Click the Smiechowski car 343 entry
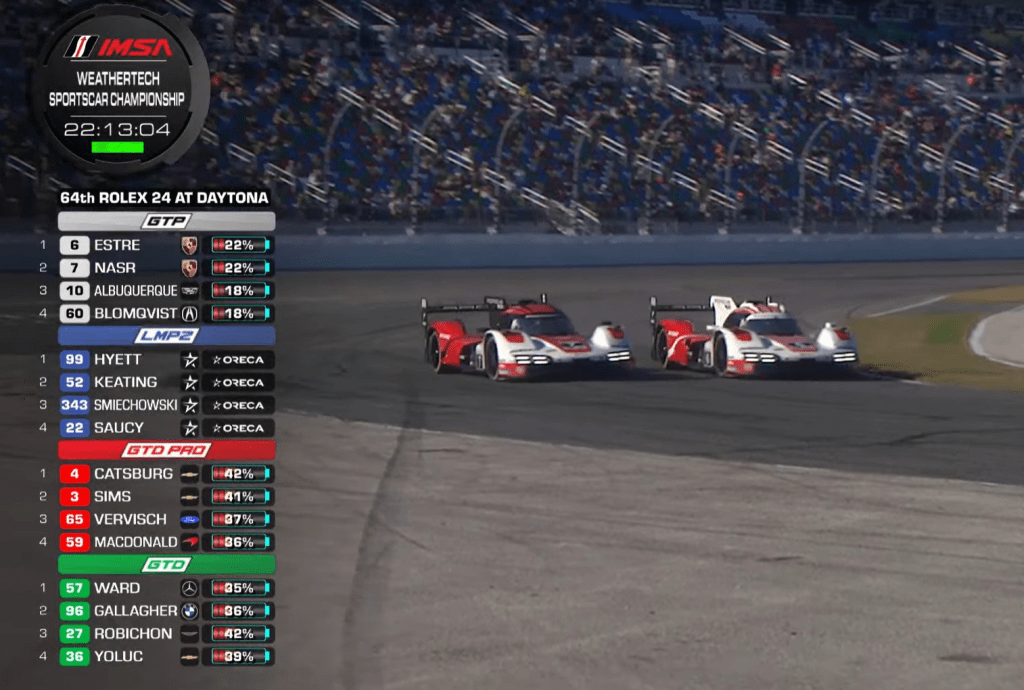Screen dimensions: 1024x690 135,405
